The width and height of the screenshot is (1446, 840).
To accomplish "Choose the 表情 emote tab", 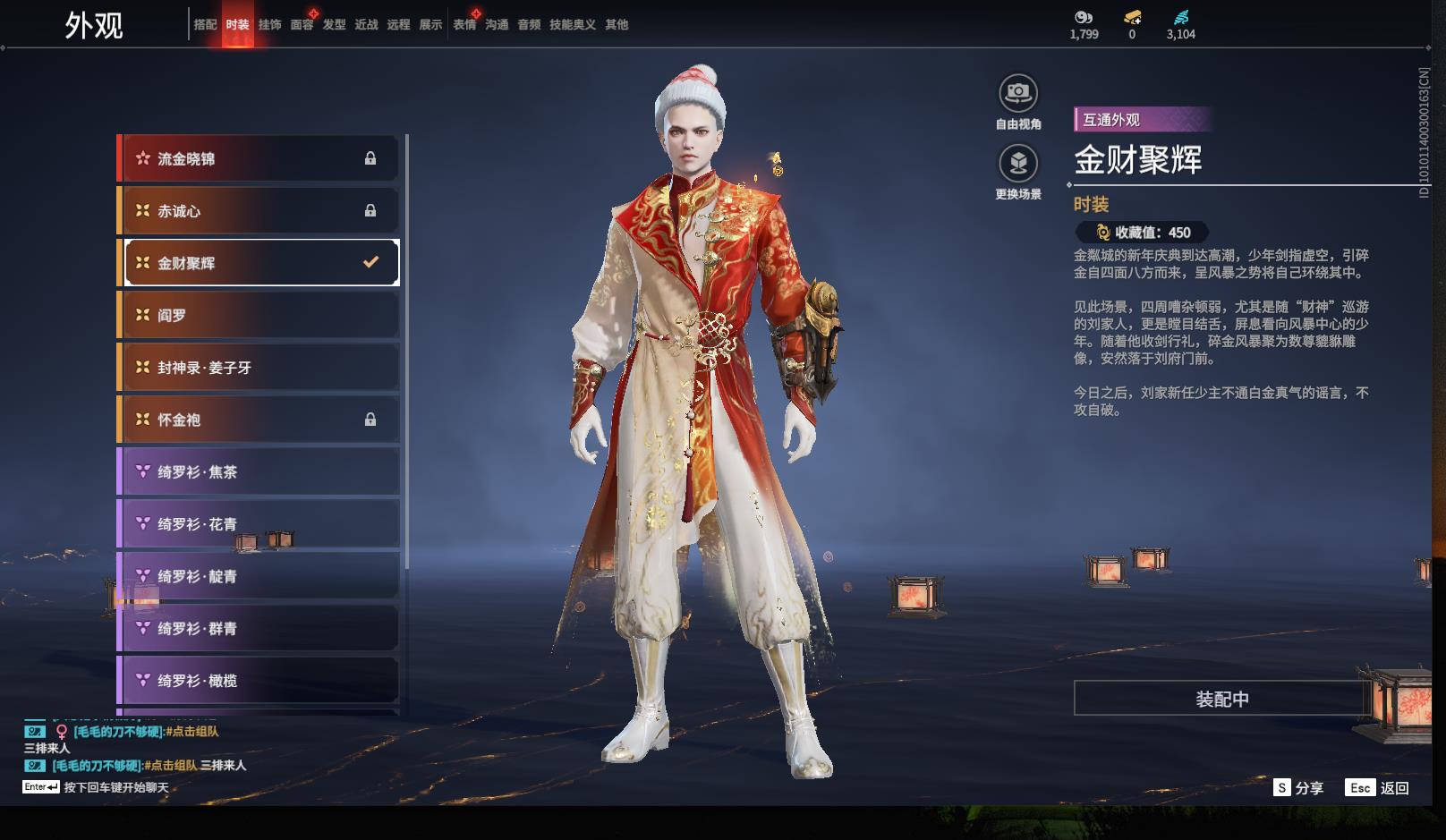I will click(464, 25).
